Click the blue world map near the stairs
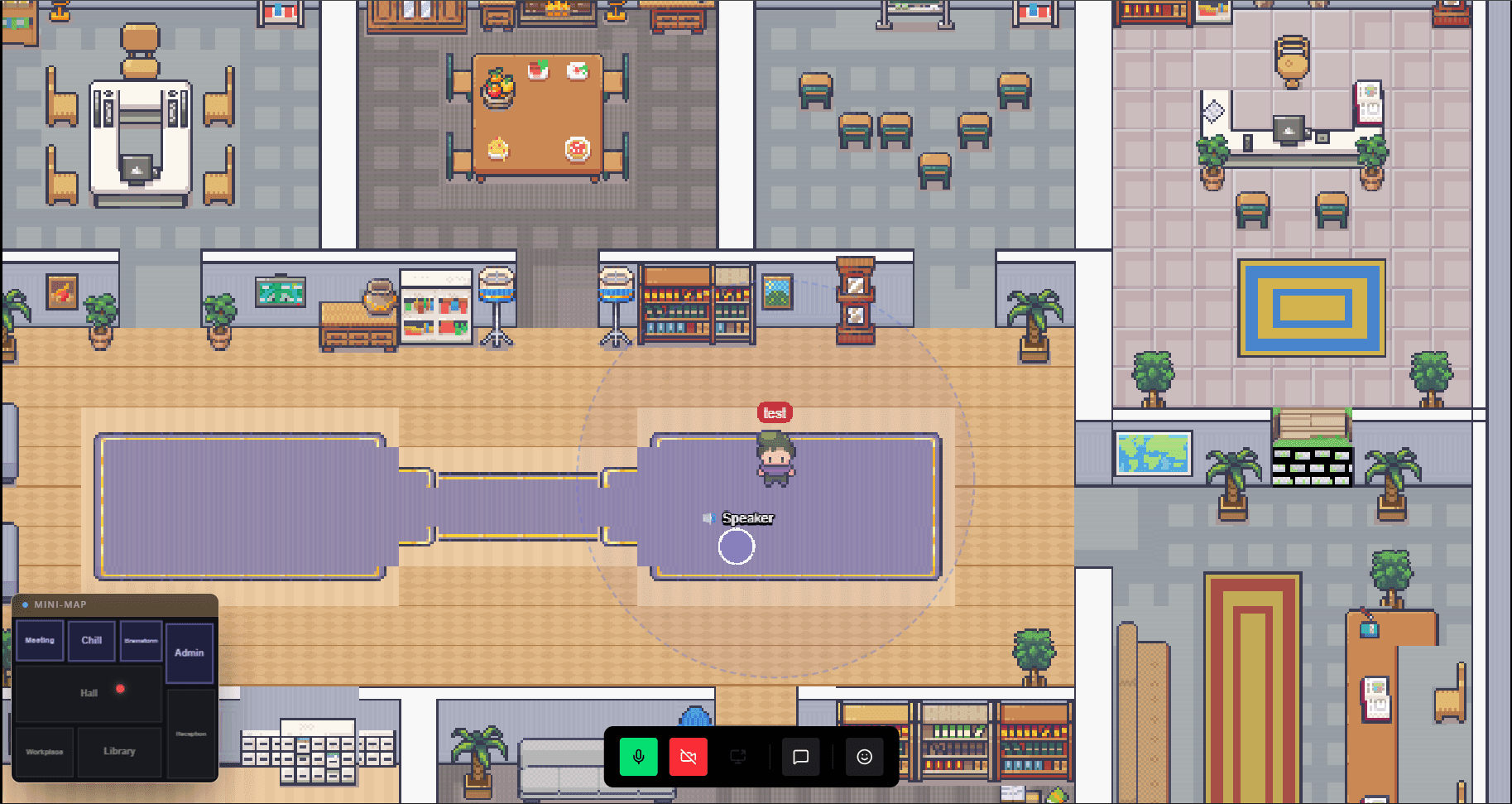 point(1153,452)
